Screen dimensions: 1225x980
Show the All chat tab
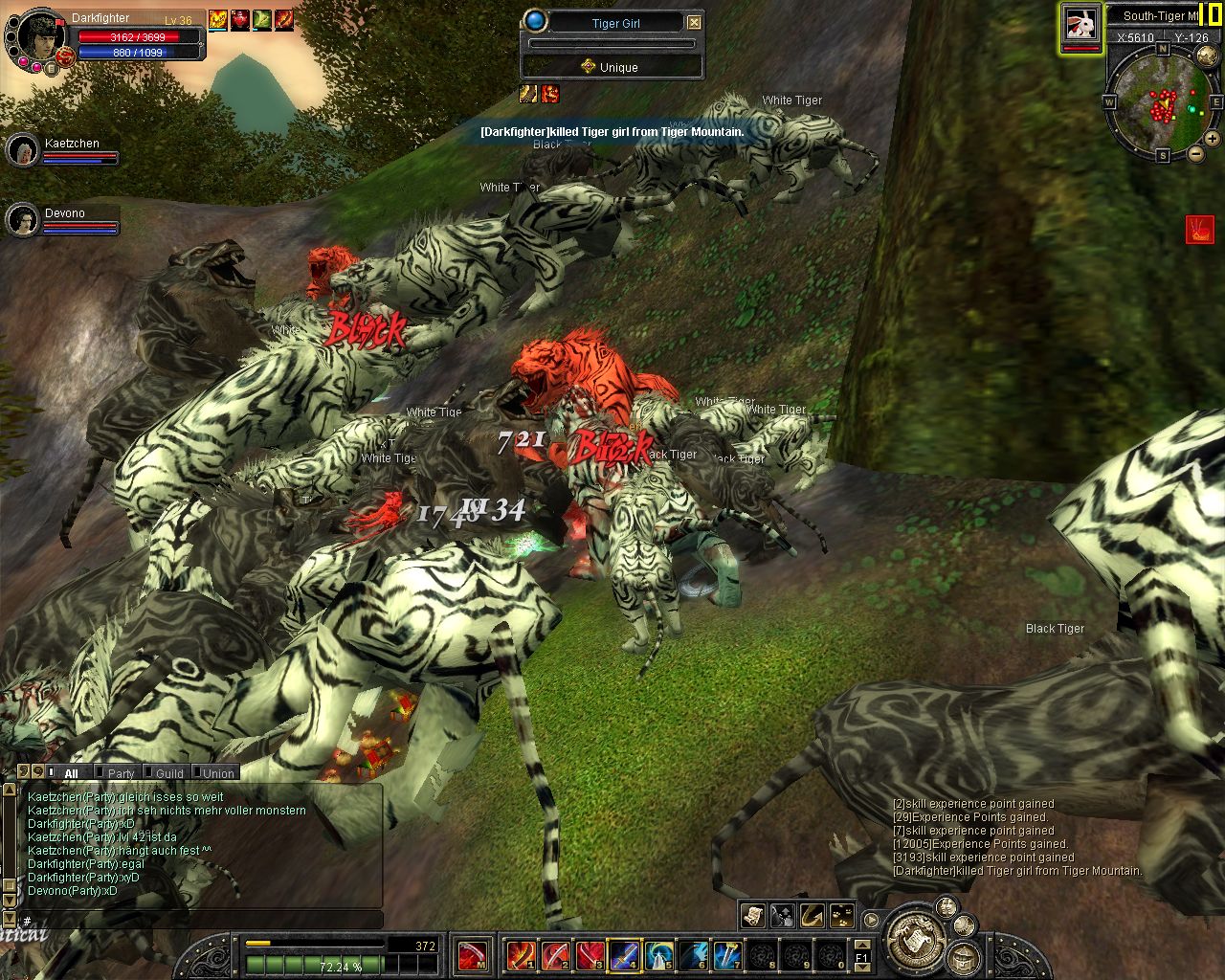tap(71, 773)
